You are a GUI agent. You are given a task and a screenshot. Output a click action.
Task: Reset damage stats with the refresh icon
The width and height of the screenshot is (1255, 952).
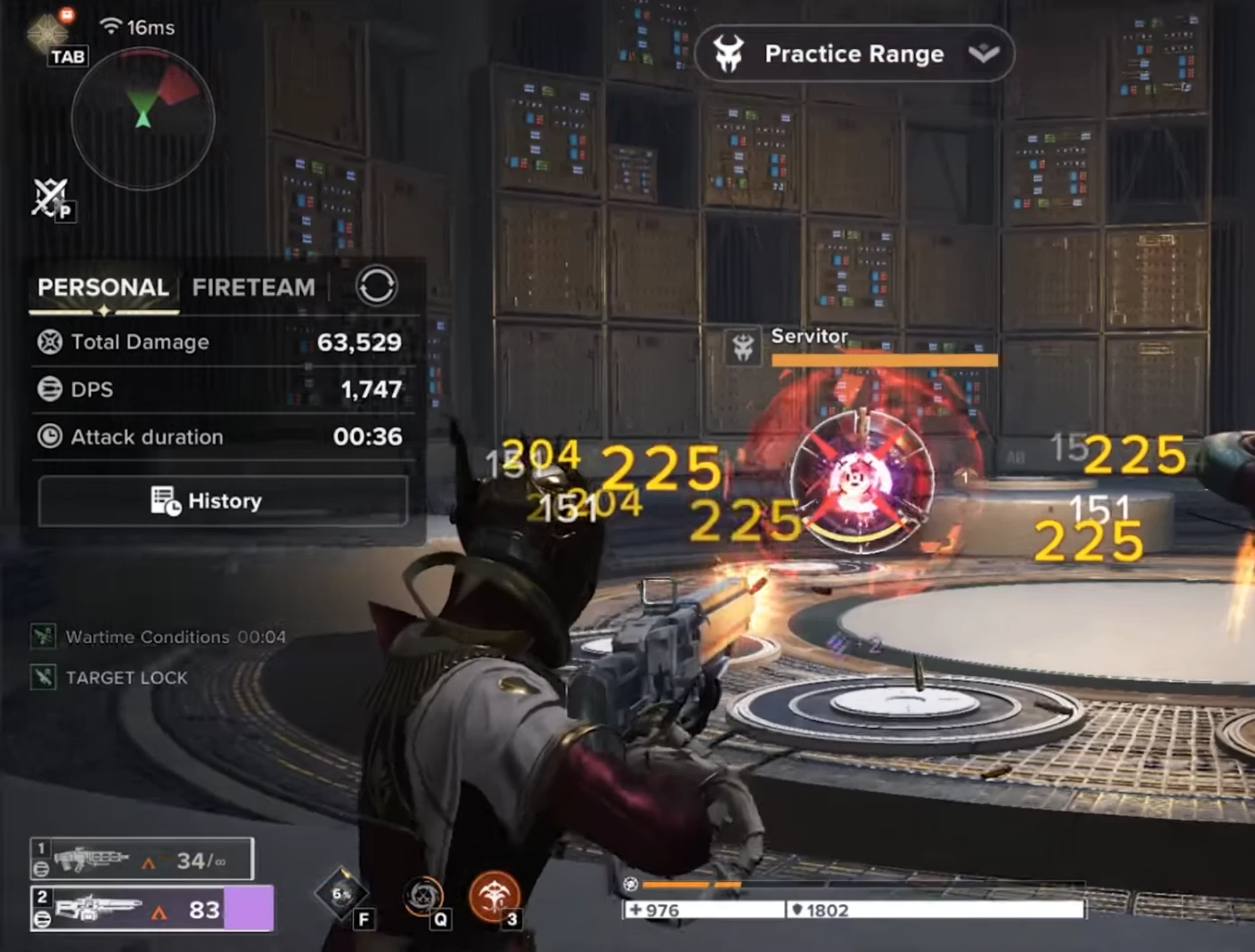(376, 287)
